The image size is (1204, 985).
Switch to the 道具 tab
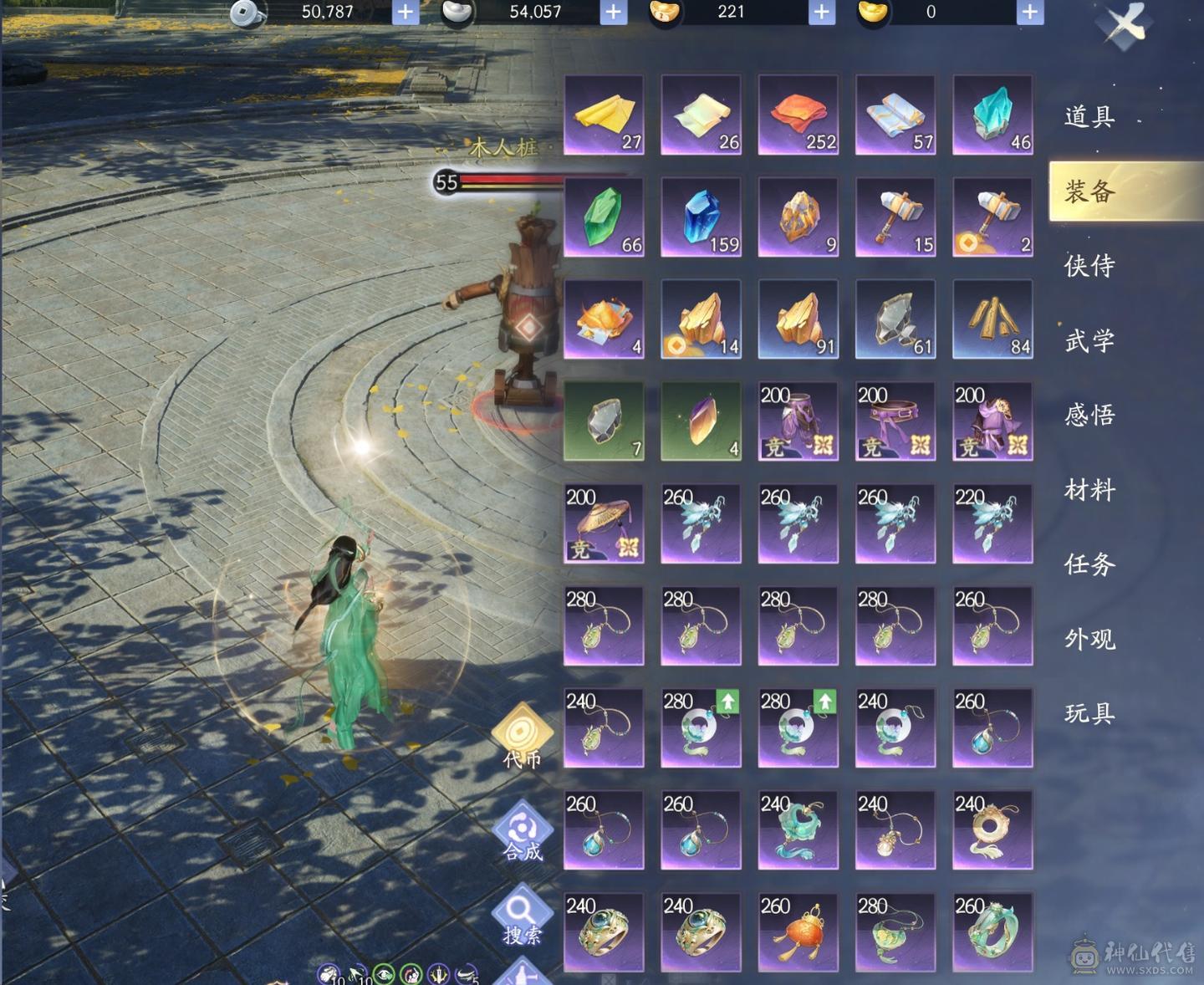[x=1089, y=116]
